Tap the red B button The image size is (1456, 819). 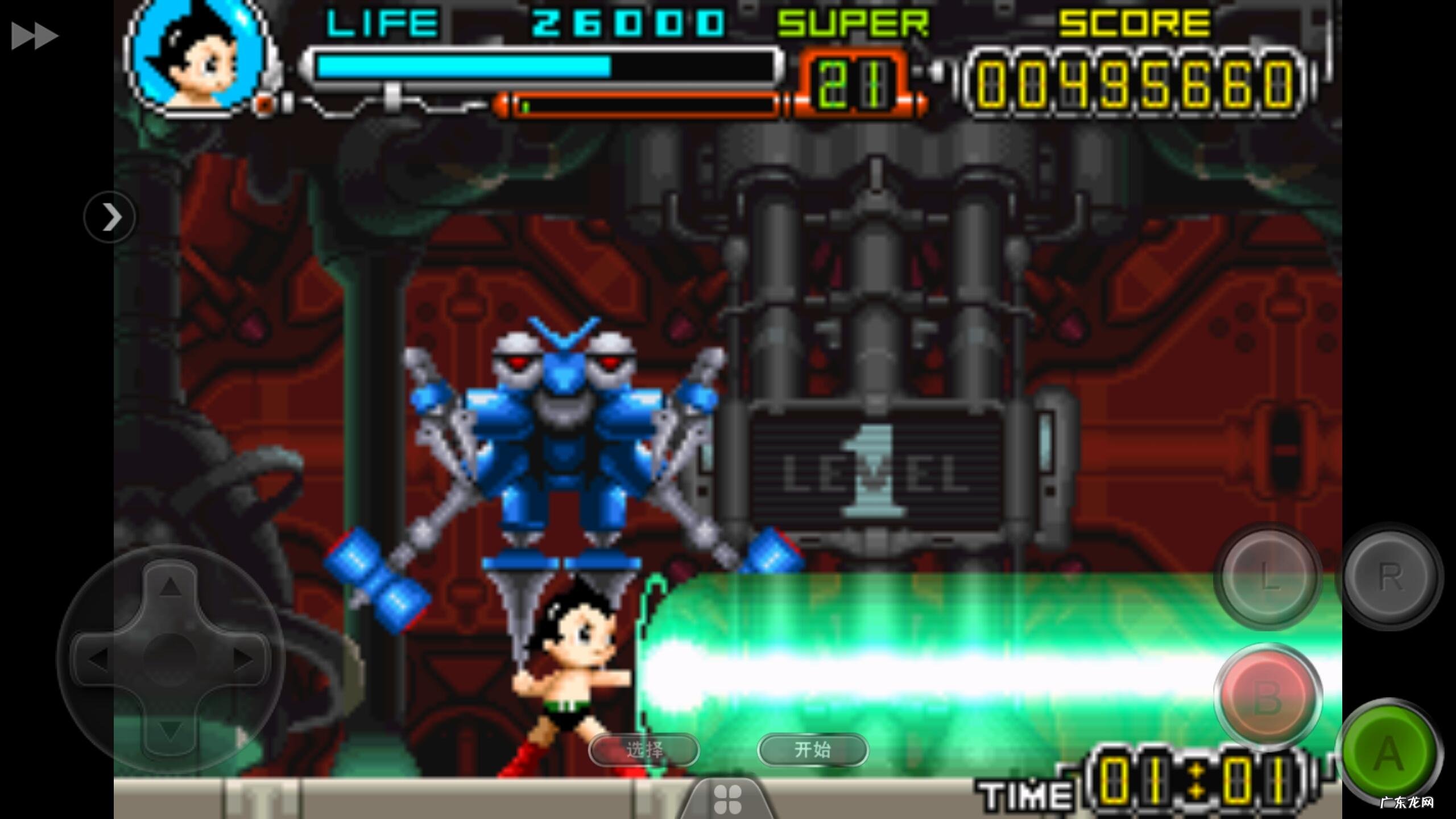1268,697
